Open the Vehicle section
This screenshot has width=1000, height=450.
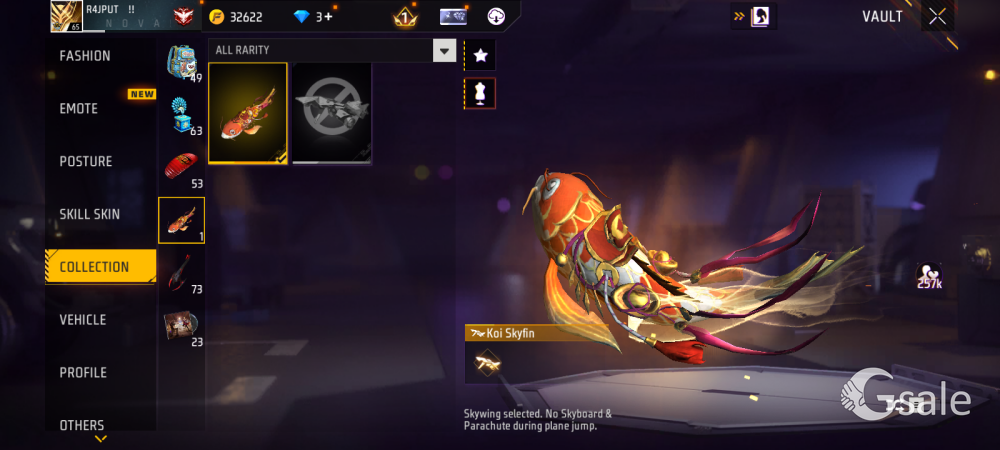[83, 320]
